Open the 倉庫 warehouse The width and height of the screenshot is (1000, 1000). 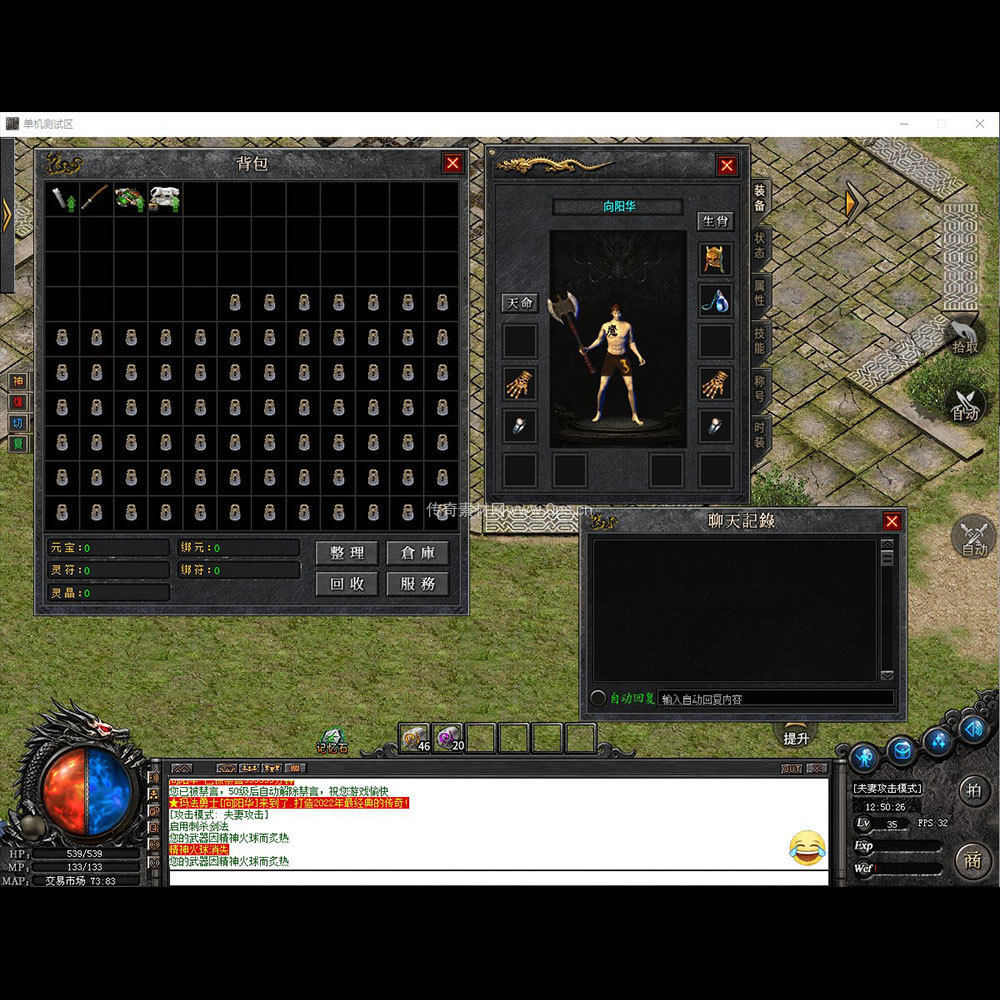click(417, 553)
